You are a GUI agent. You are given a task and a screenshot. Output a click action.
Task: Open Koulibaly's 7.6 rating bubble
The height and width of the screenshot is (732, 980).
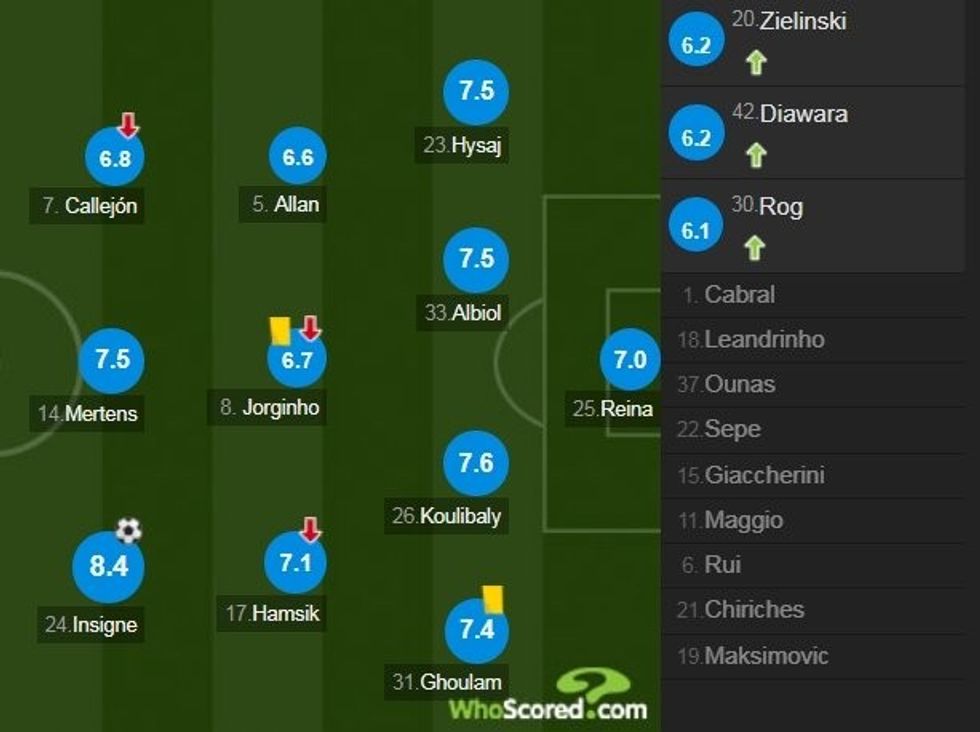point(476,463)
